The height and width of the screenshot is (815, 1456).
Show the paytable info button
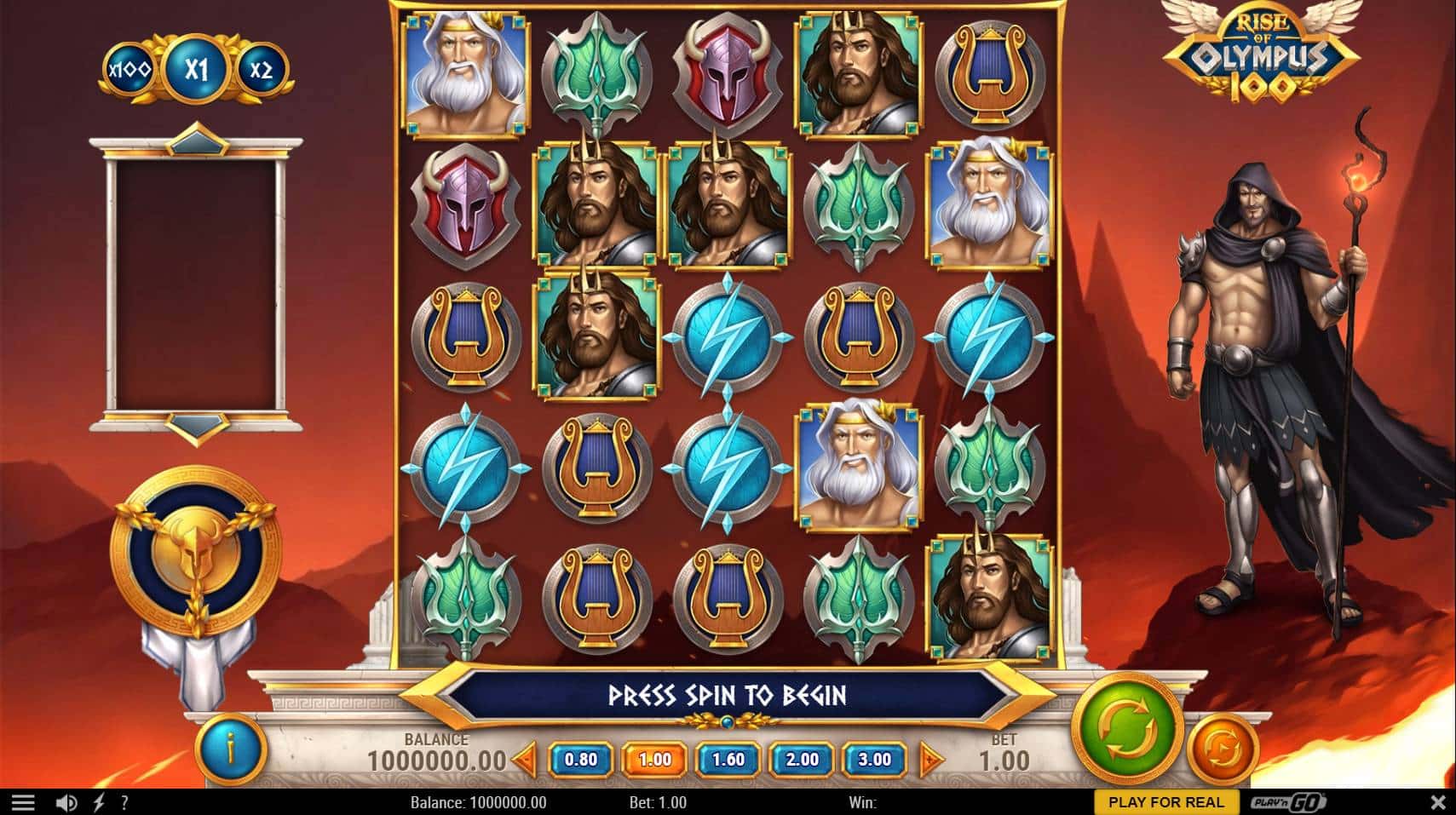[x=230, y=749]
